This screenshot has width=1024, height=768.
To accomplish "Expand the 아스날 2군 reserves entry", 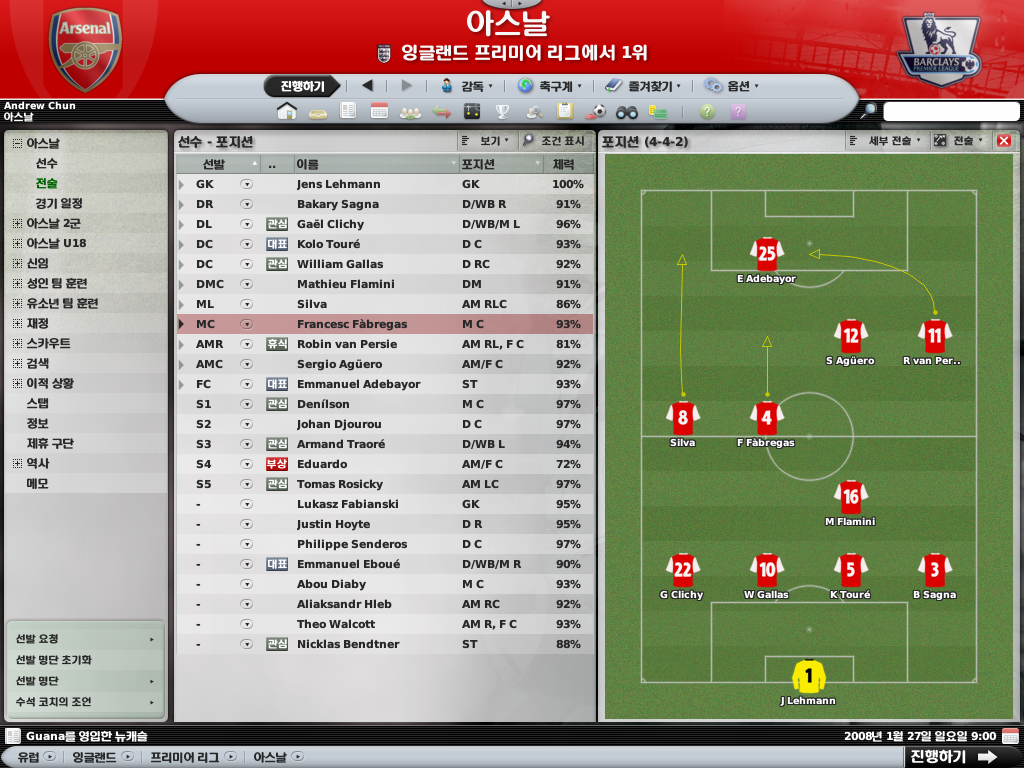I will pyautogui.click(x=17, y=223).
